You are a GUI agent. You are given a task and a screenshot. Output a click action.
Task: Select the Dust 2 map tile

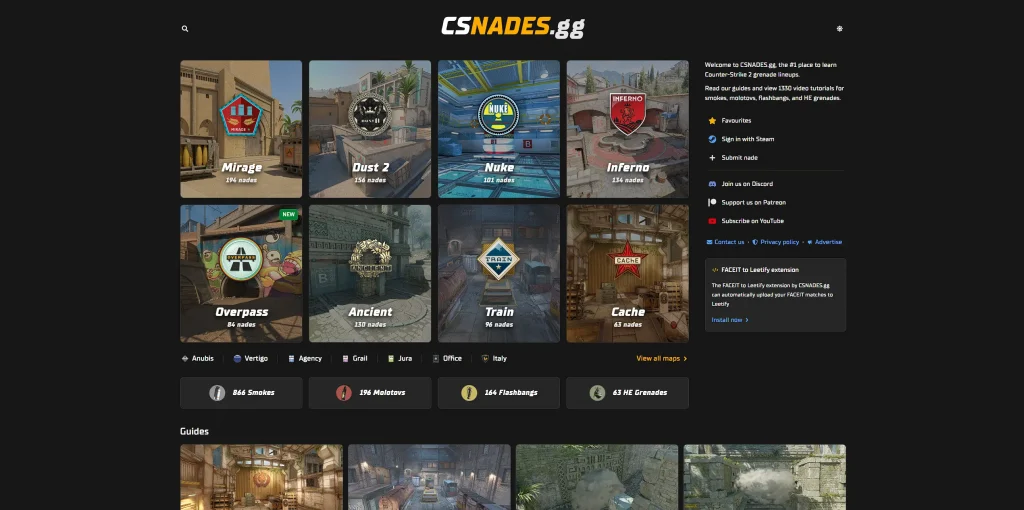(x=370, y=129)
